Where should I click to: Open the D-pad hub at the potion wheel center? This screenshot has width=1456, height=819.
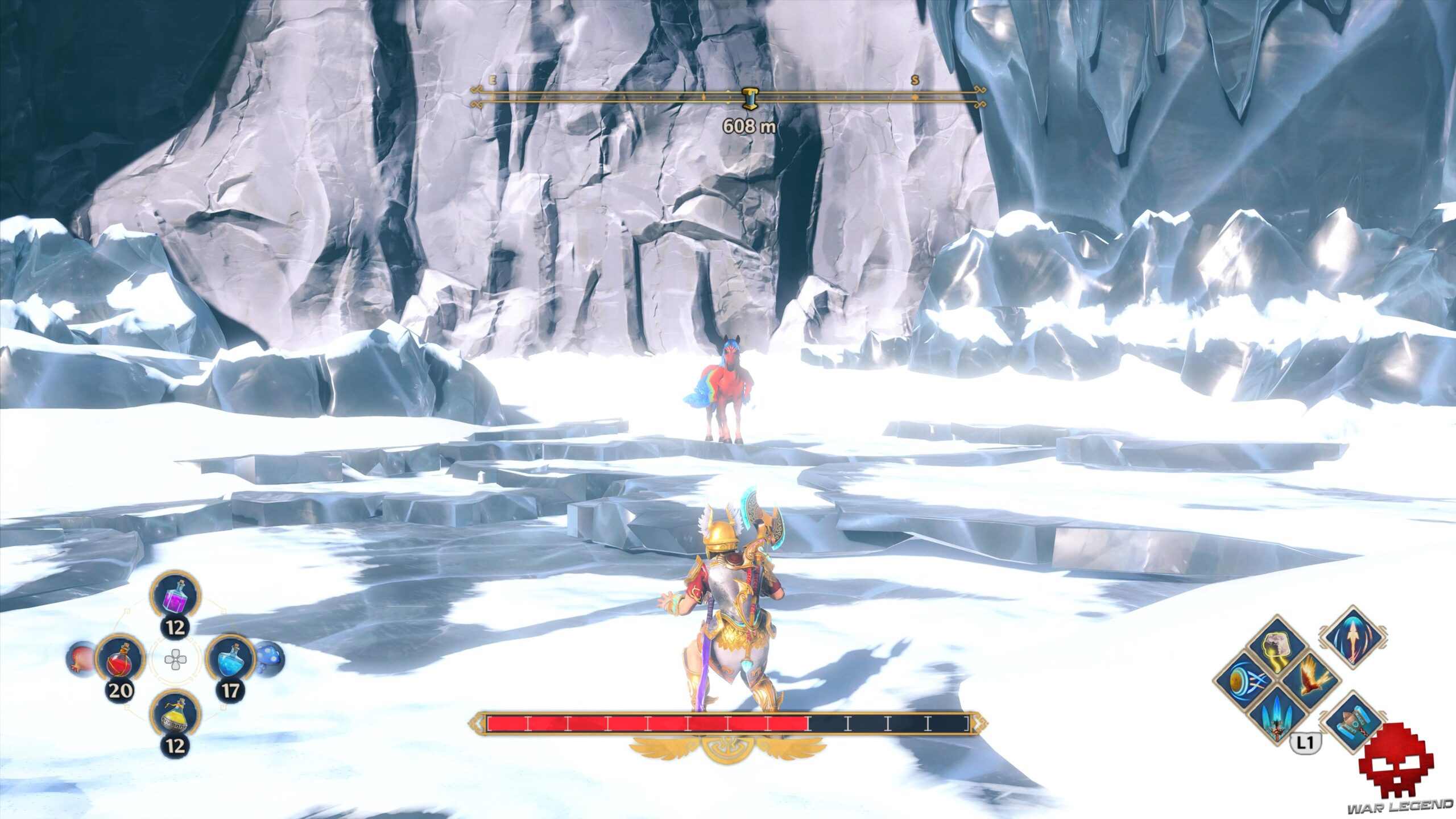tap(175, 659)
